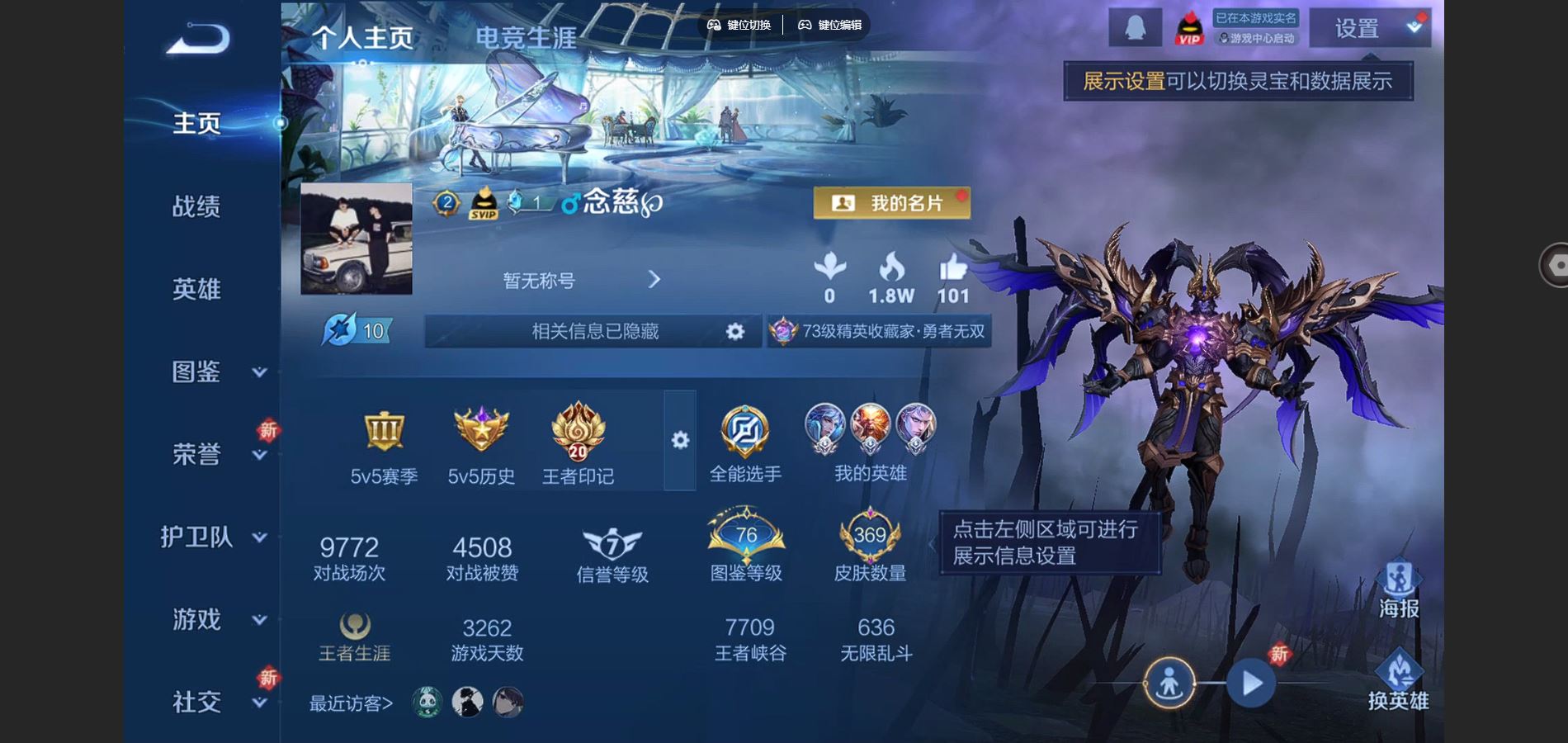The width and height of the screenshot is (1568, 743).
Task: Click the 我的名片 button
Action: (893, 203)
